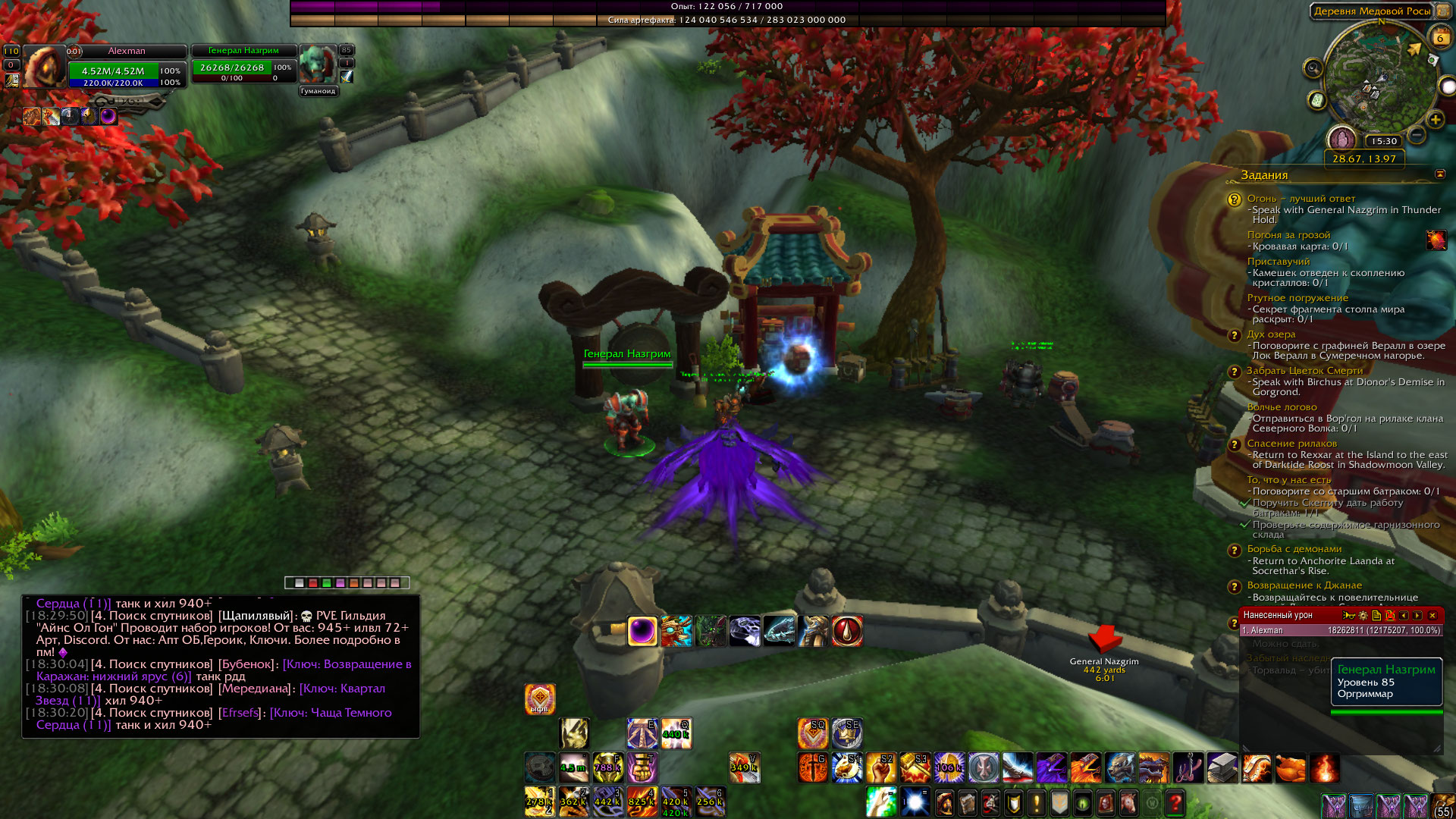Click the Ключ: Квартал Звезд chat link

[x=342, y=689]
